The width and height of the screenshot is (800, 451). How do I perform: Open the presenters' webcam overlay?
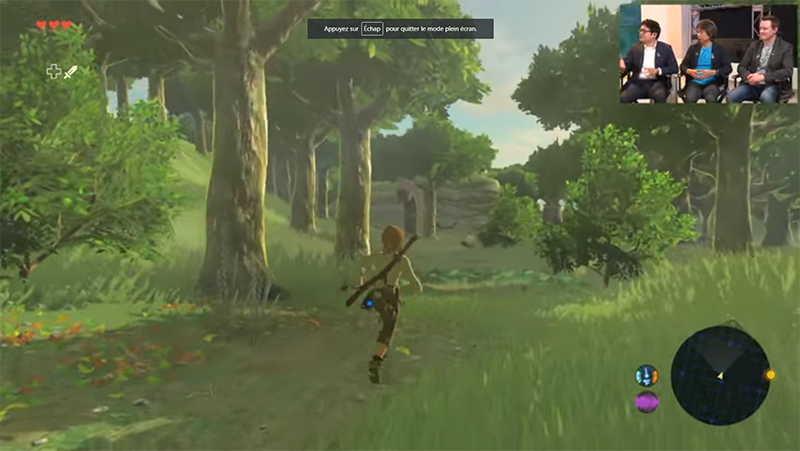(x=708, y=53)
